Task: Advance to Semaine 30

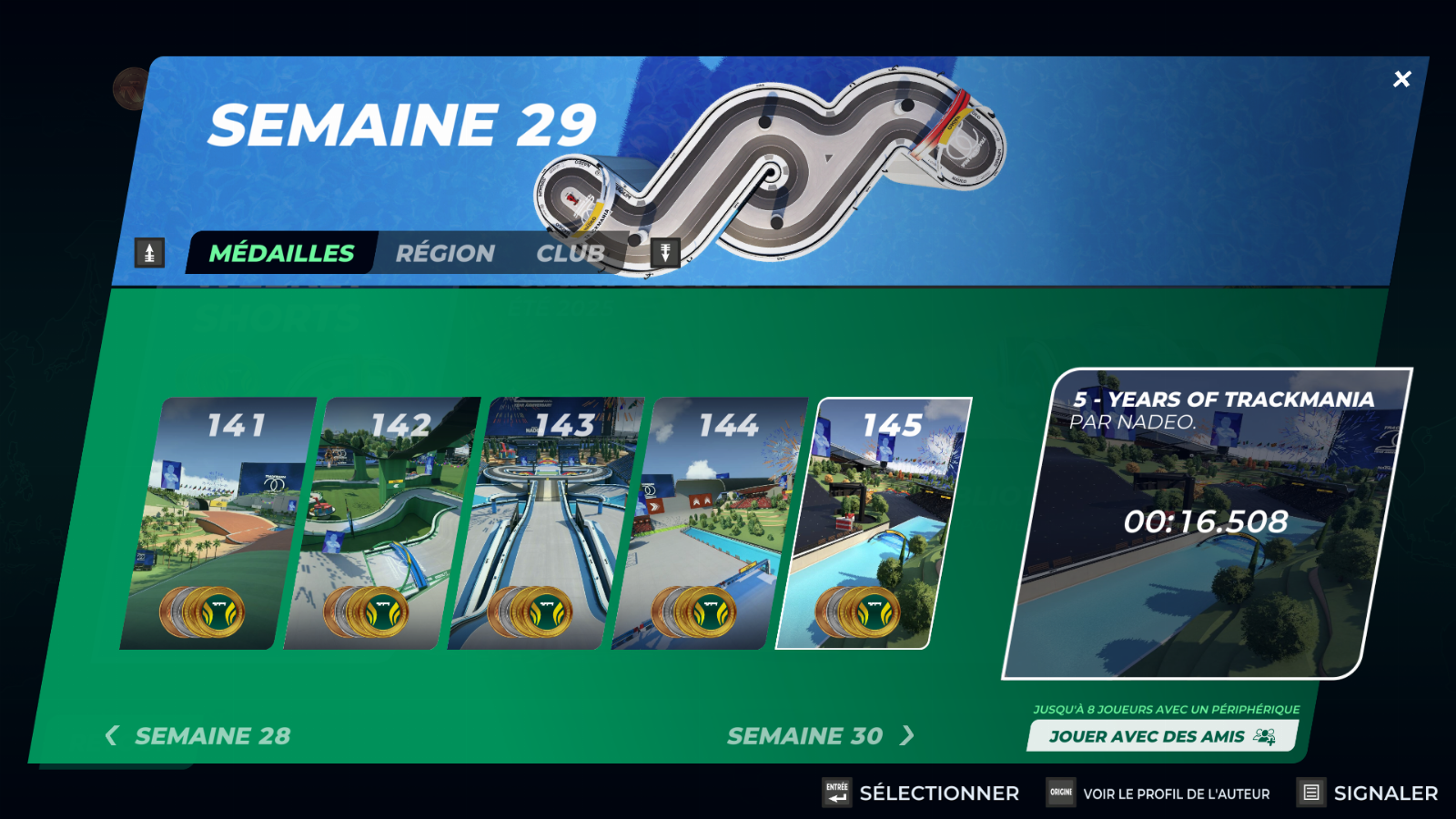Action: tap(819, 735)
